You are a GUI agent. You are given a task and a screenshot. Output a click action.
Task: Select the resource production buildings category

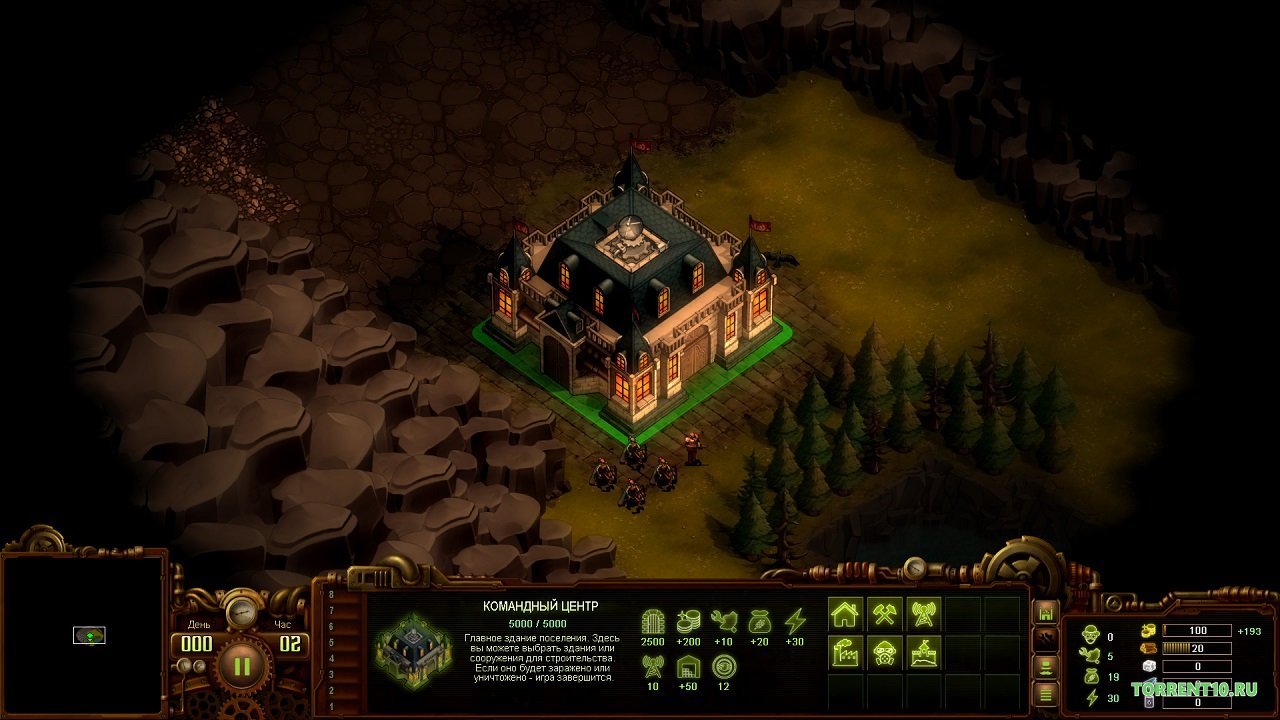[x=884, y=615]
